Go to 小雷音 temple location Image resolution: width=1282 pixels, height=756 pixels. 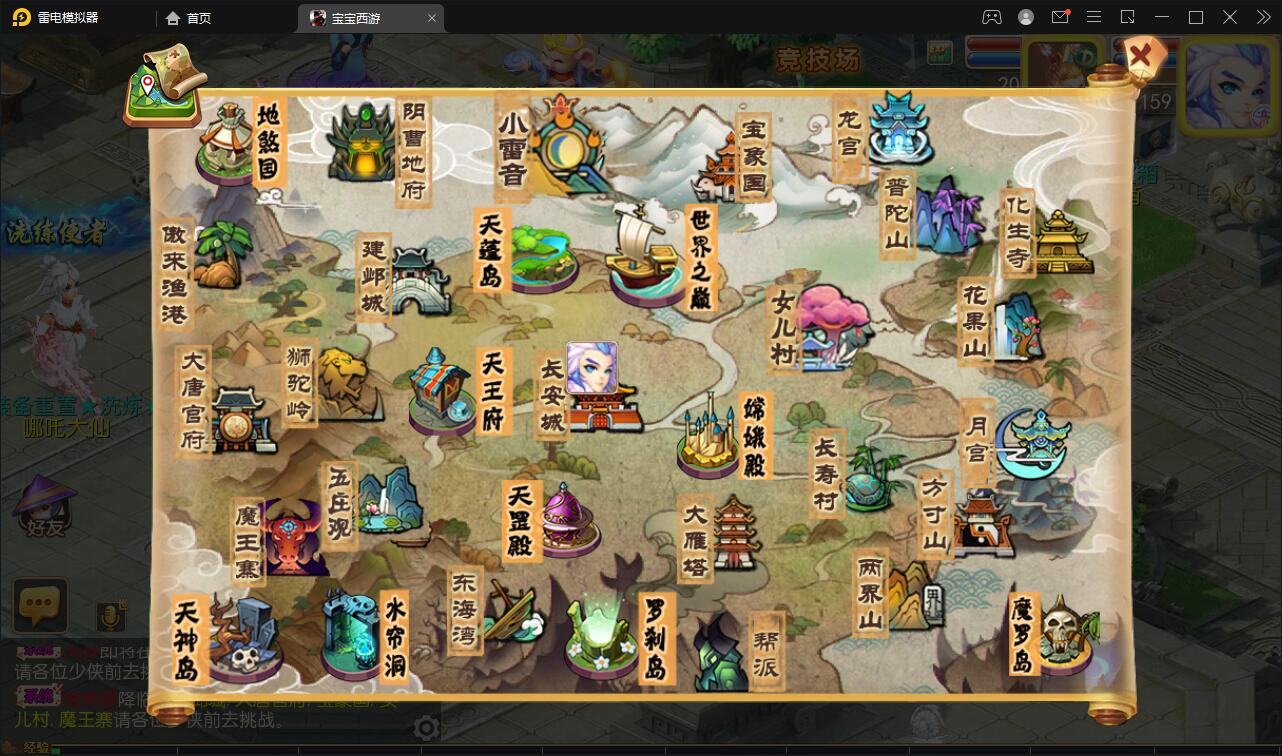pyautogui.click(x=565, y=145)
